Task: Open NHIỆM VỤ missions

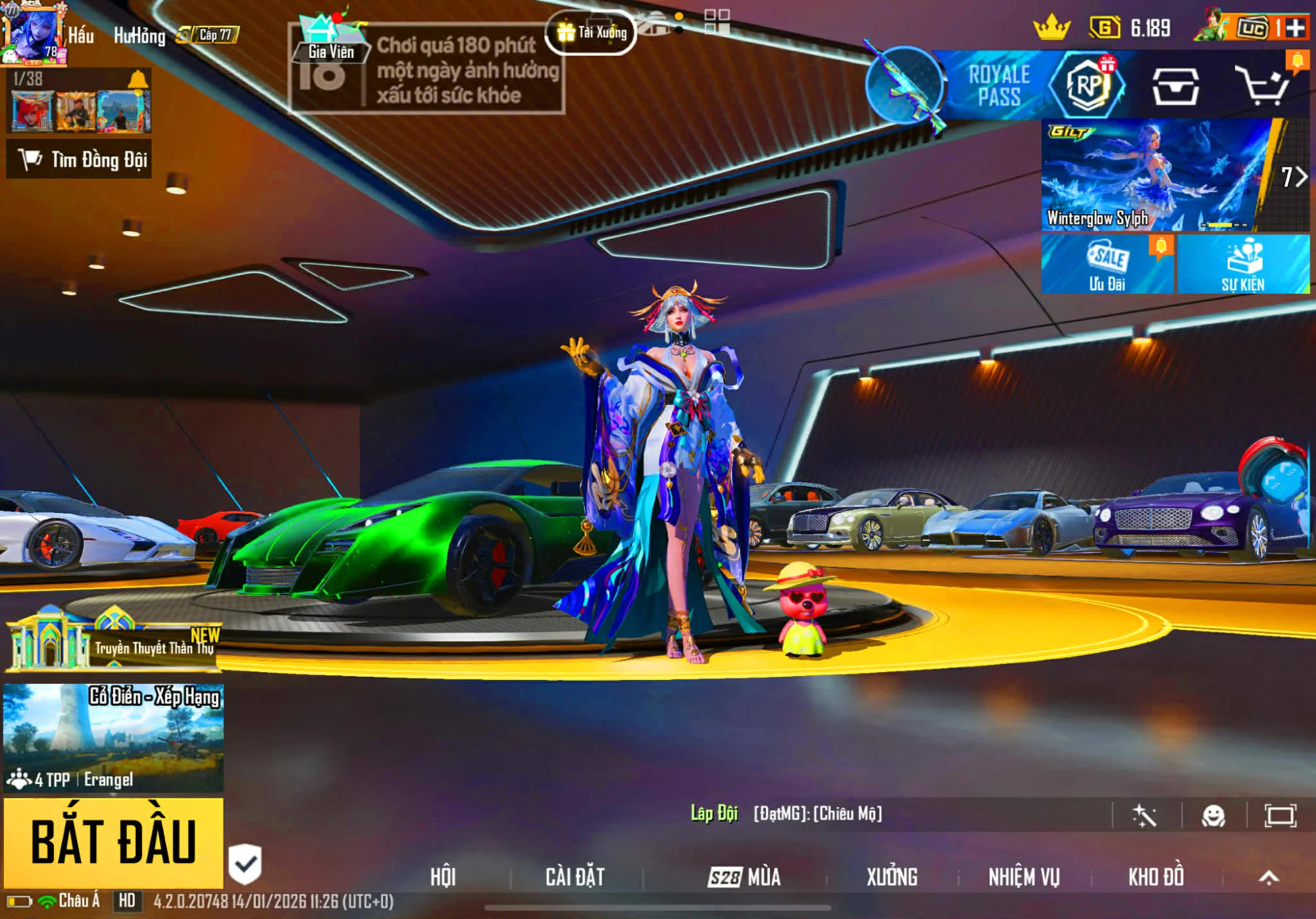Action: (x=1024, y=877)
